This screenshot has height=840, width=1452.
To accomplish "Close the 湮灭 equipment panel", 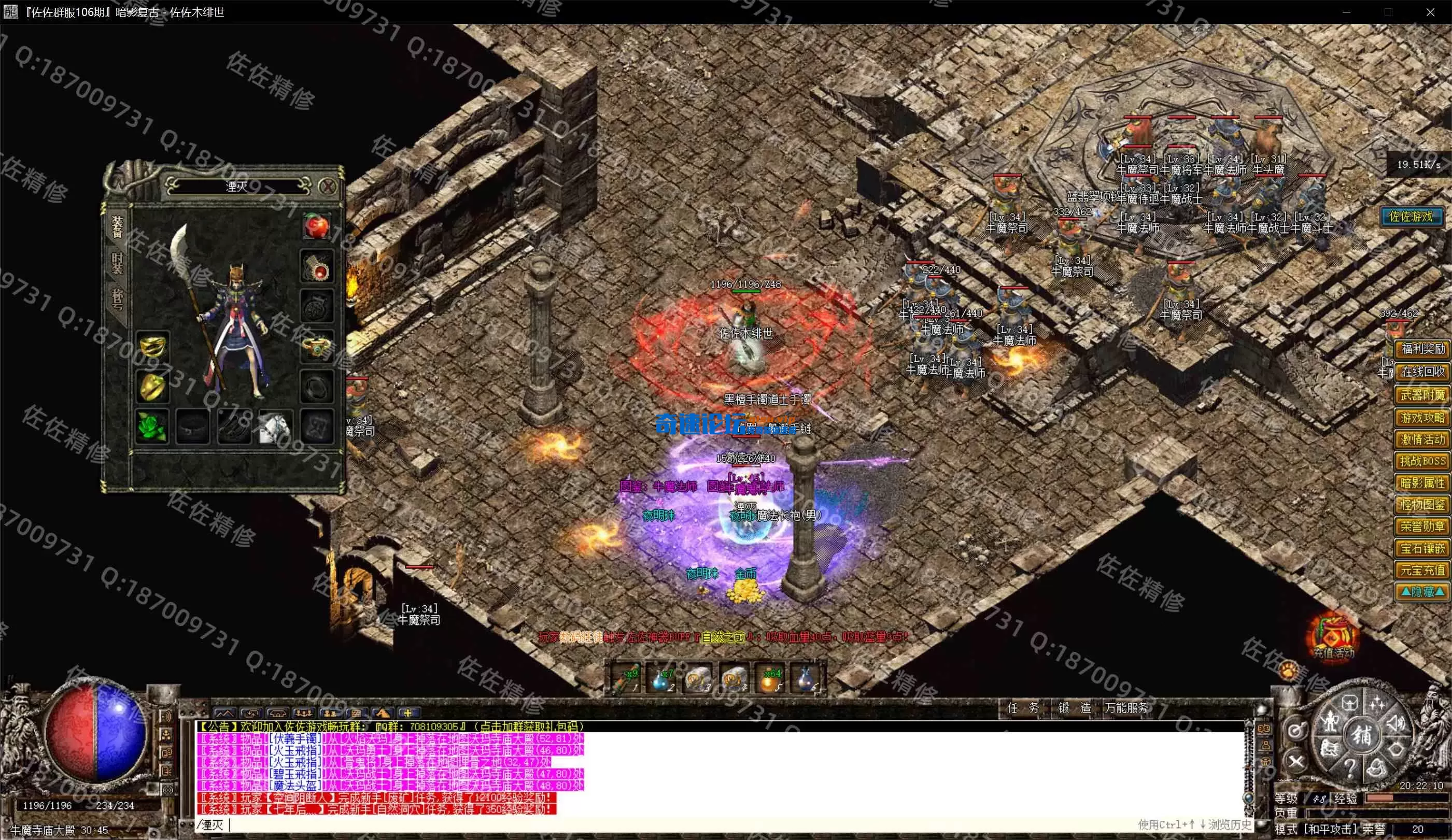I will point(327,186).
